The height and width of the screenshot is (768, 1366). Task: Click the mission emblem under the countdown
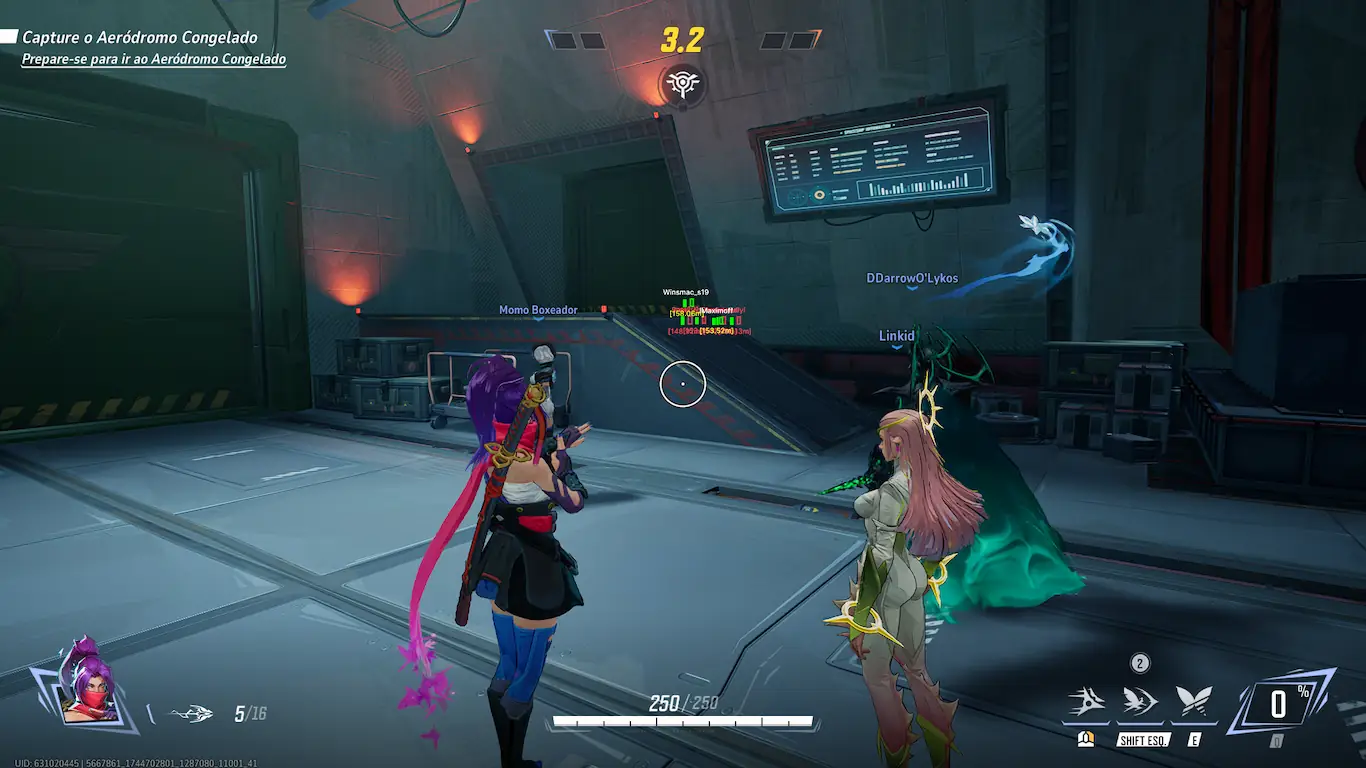(x=683, y=85)
